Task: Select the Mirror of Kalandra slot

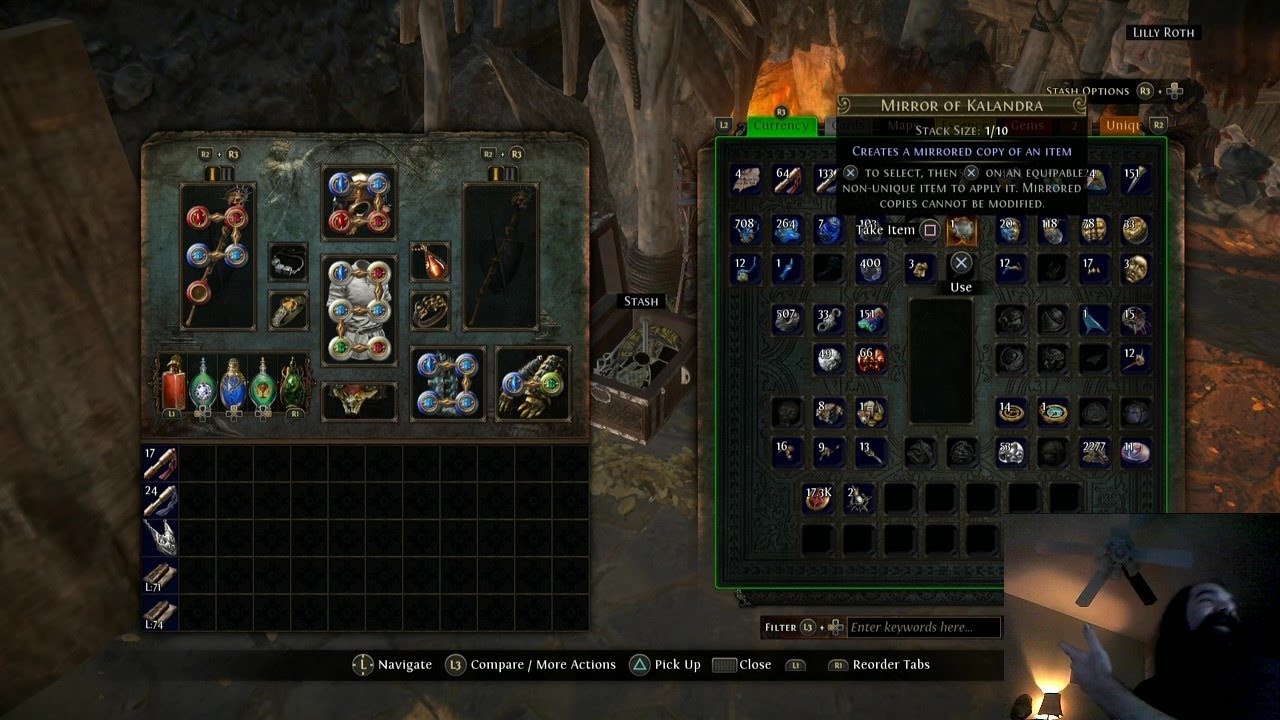Action: (961, 231)
